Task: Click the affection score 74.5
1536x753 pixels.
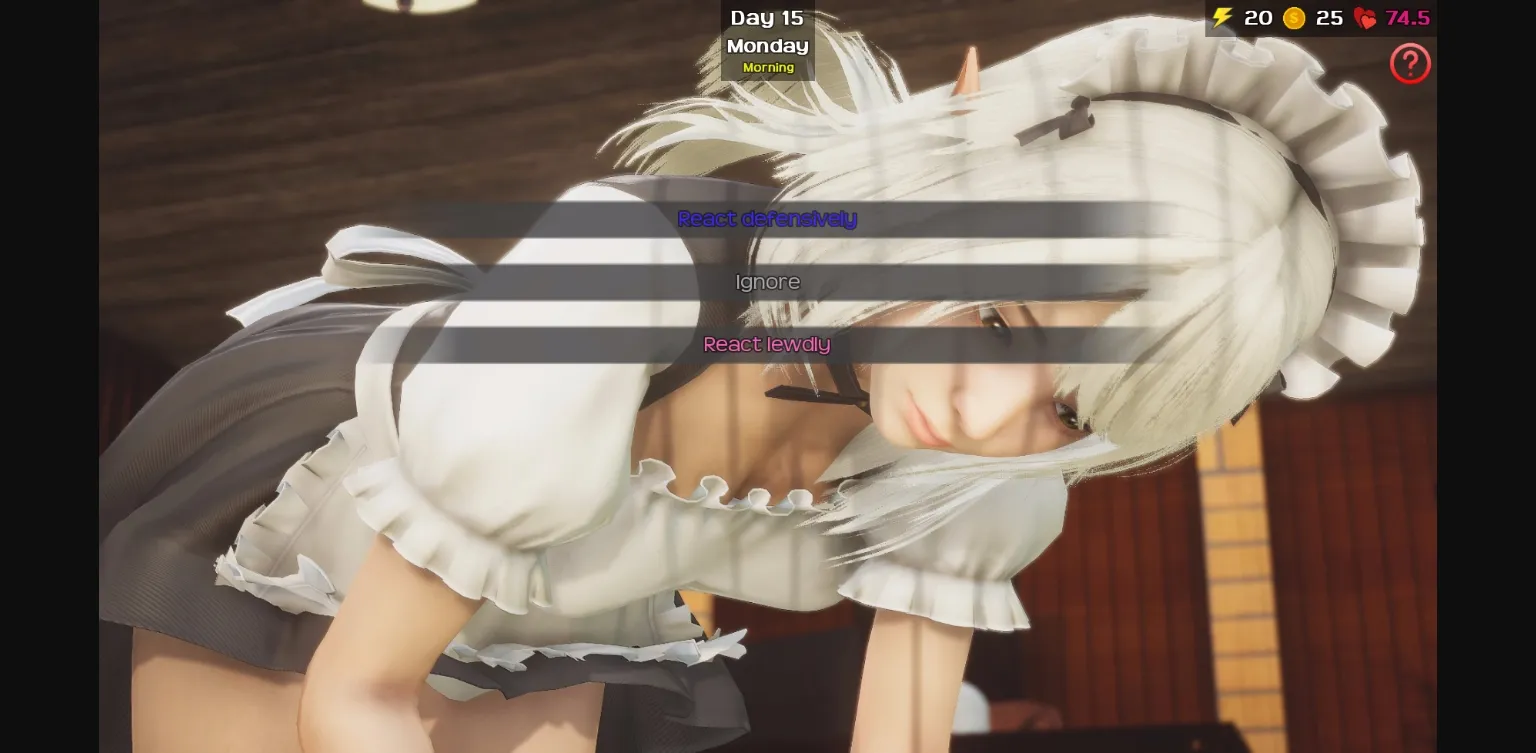Action: coord(1406,18)
